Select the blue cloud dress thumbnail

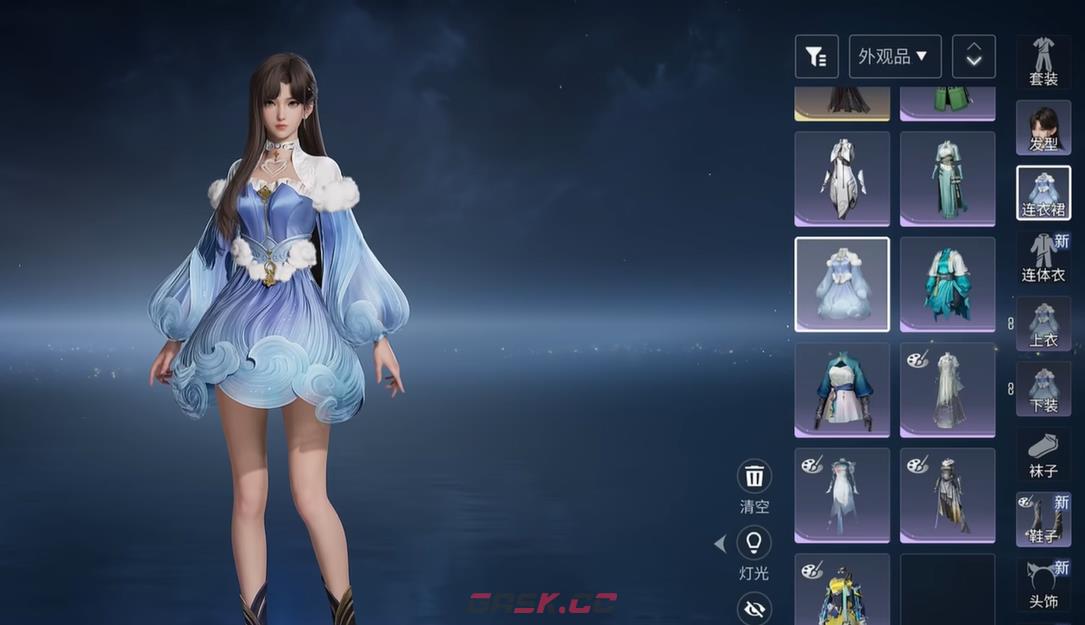click(842, 284)
